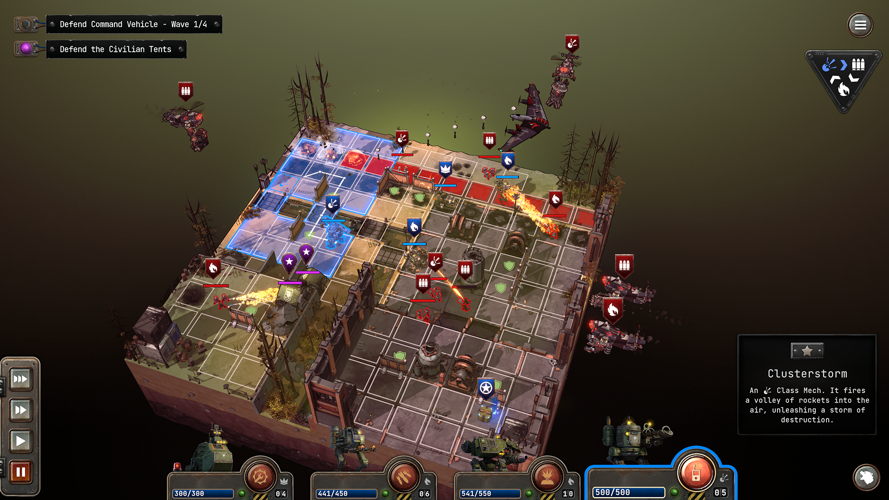Activate the gear ability on the 300/300 mech

tap(263, 473)
